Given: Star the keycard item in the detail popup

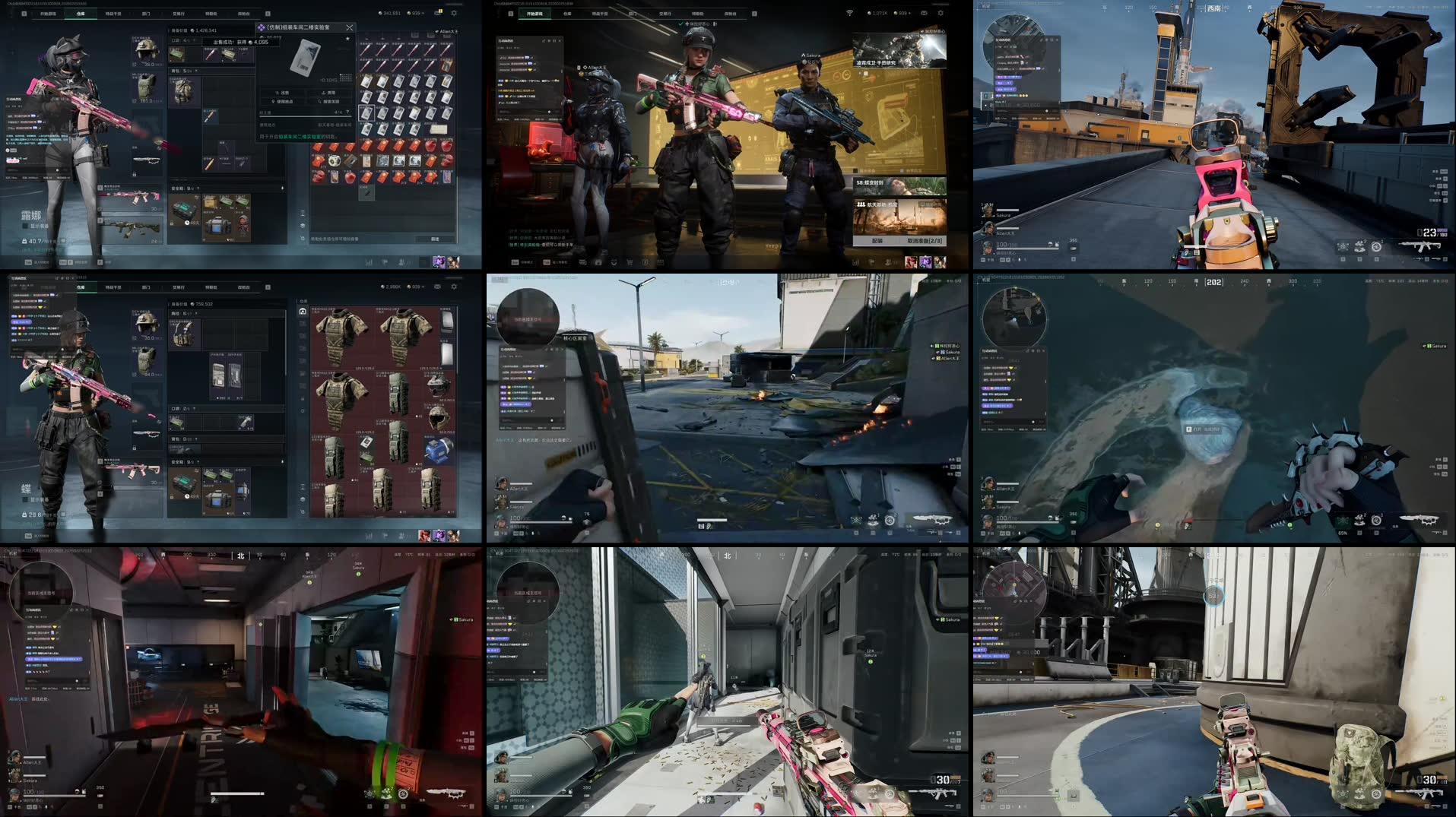Looking at the screenshot, I should pos(348,39).
